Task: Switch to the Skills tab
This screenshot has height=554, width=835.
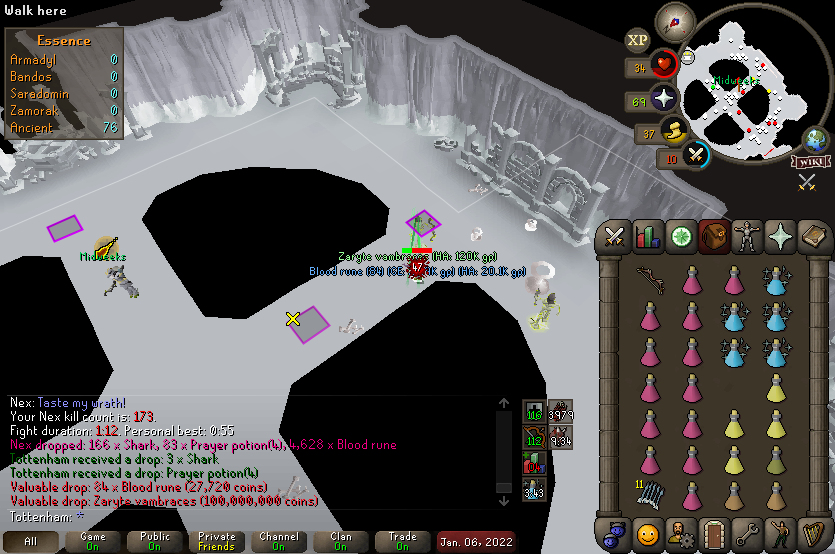Action: 648,236
